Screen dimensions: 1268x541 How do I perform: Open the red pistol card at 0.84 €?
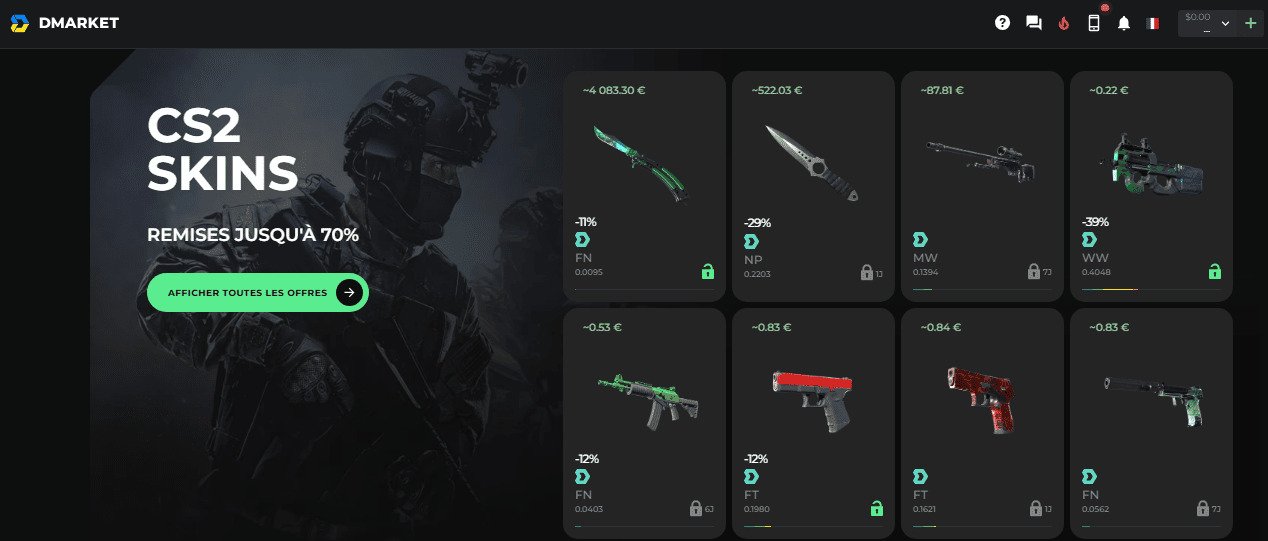[981, 422]
